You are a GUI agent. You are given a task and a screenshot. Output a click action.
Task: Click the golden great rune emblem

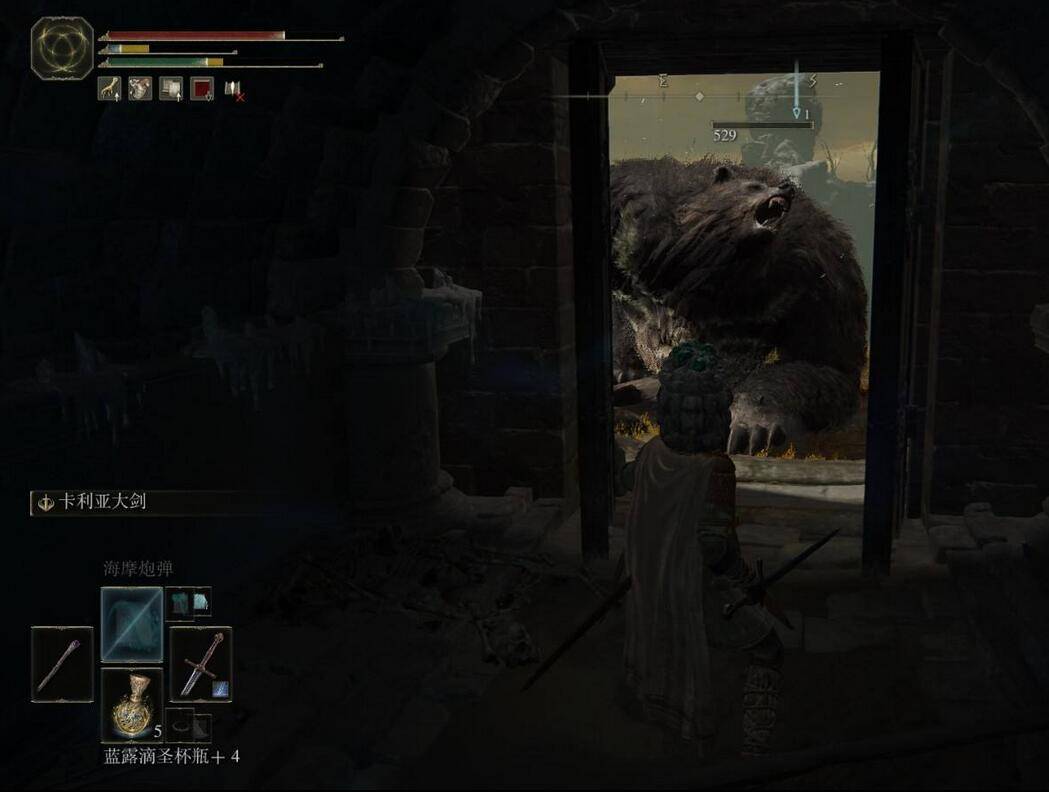pyautogui.click(x=62, y=48)
